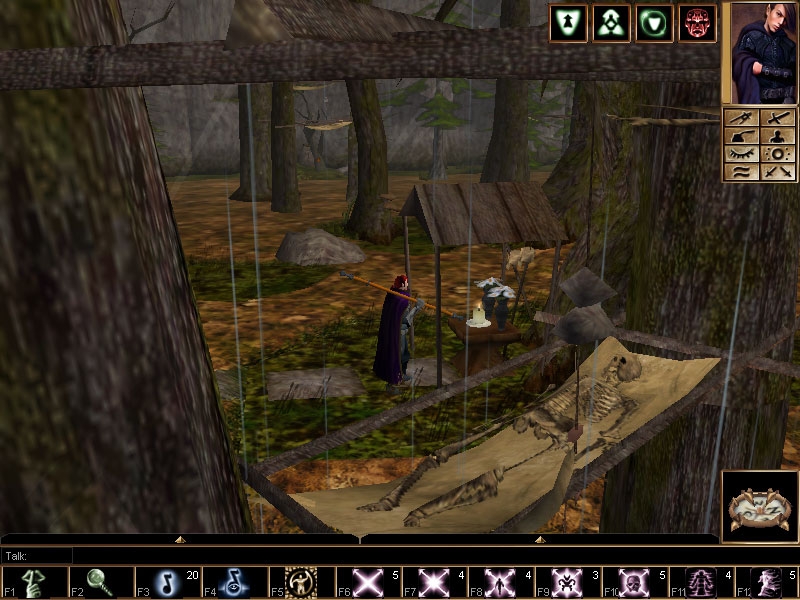Select the F5 figure-in-circle quickslot
Image resolution: width=800 pixels, height=600 pixels.
[301, 583]
